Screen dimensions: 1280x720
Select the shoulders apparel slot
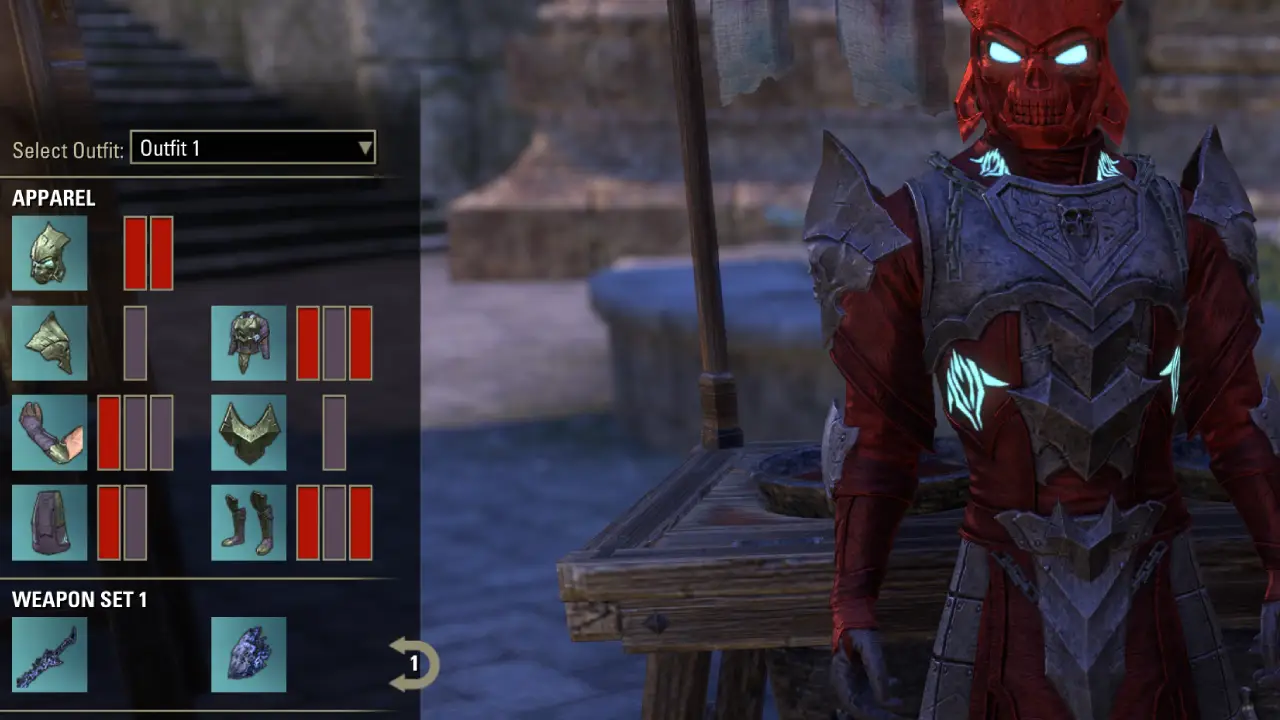(50, 343)
